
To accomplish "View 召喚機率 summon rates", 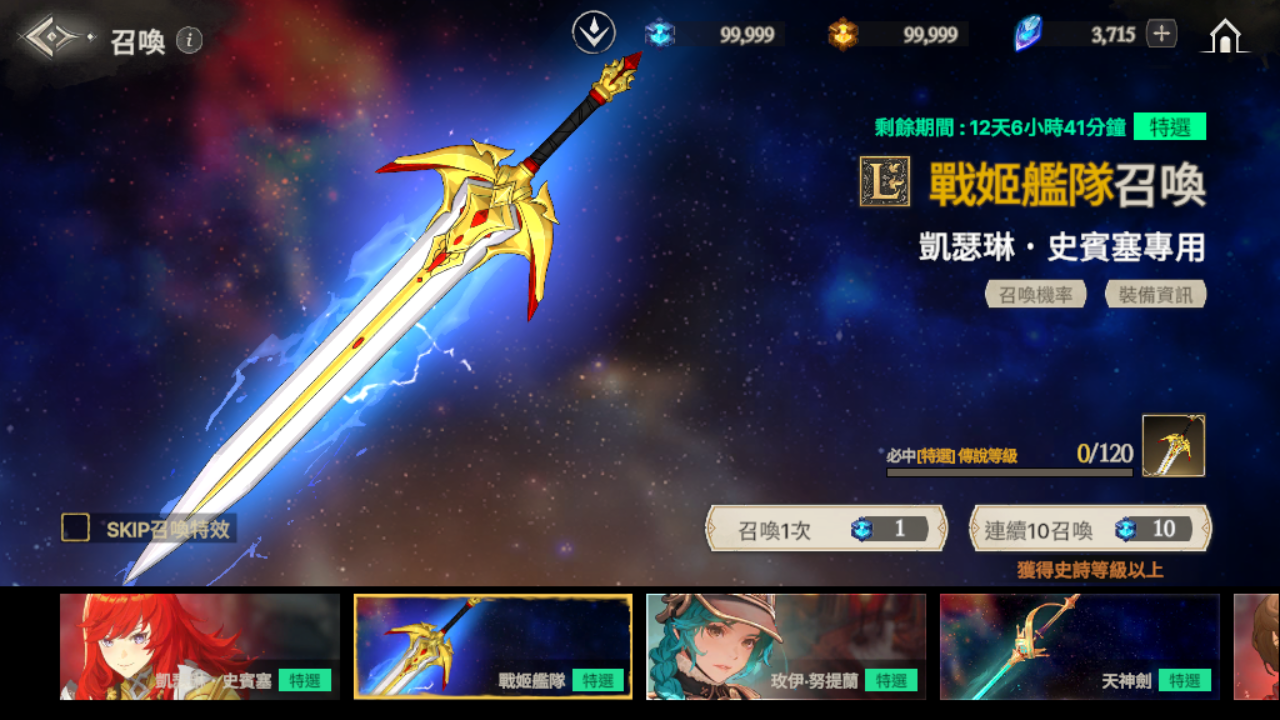I will click(1036, 294).
